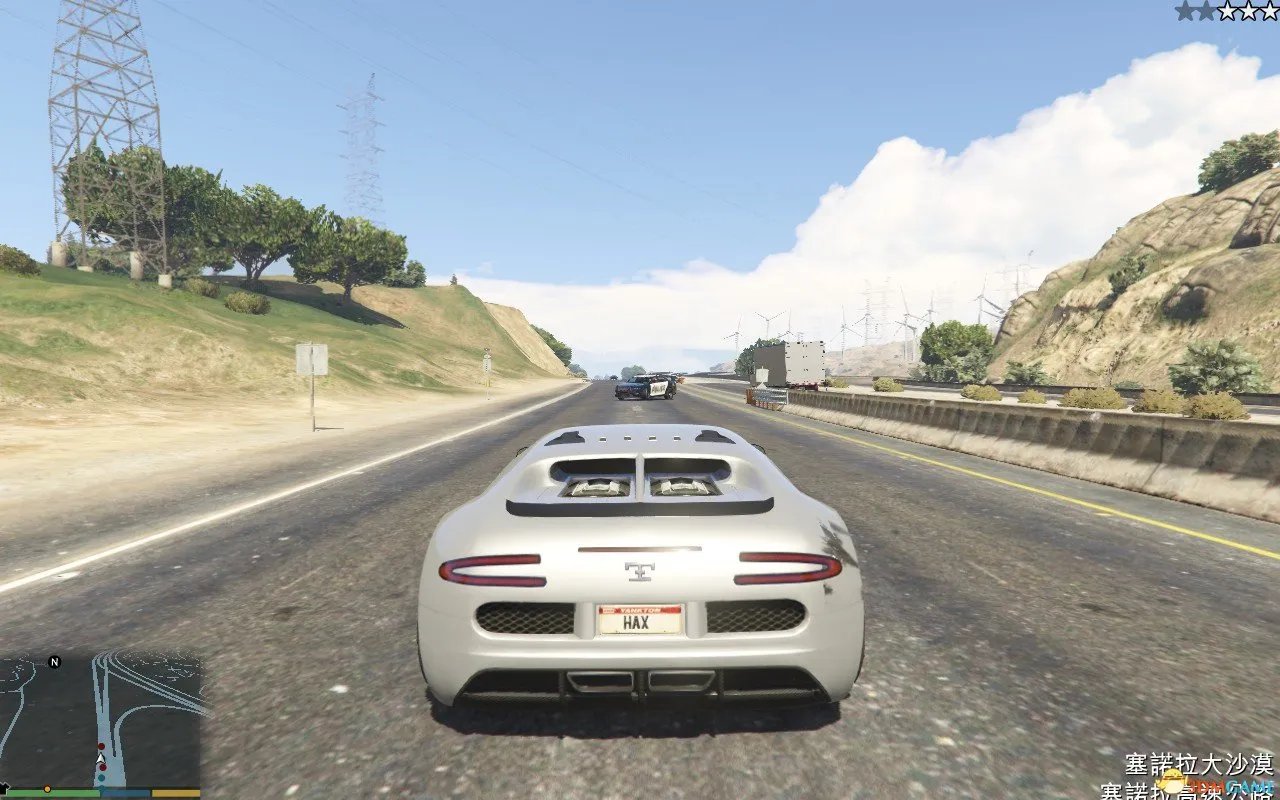Click the upper red police blip on minimap
The height and width of the screenshot is (800, 1280).
tap(101, 746)
